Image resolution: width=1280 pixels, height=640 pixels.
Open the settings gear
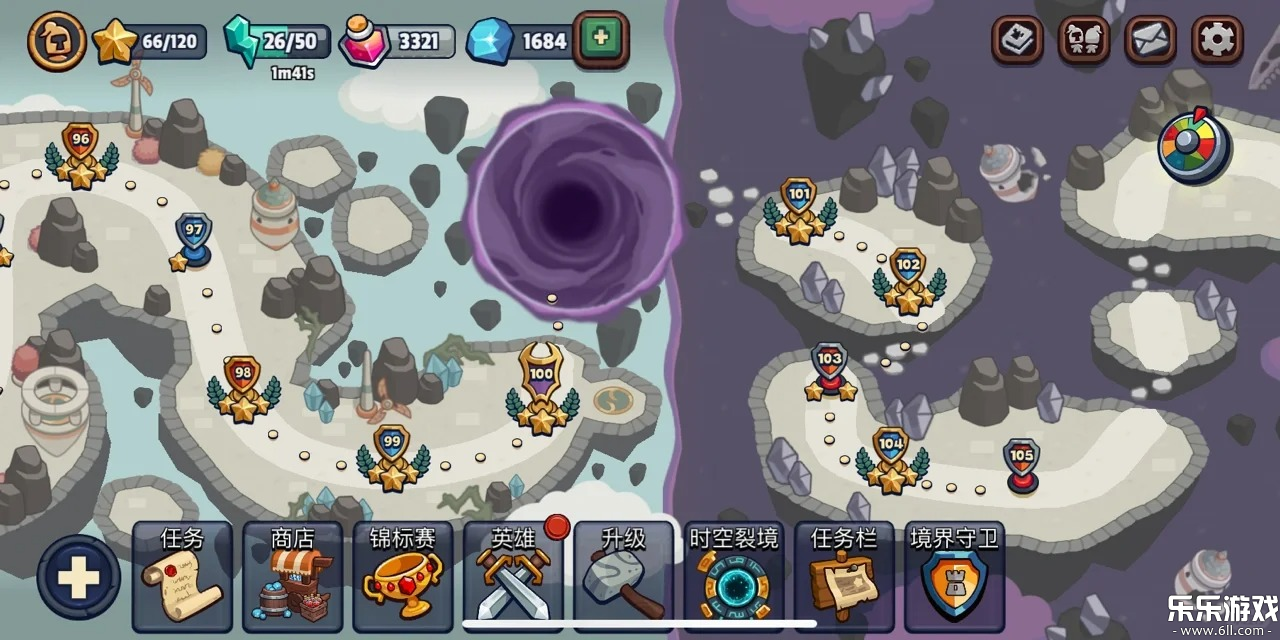coord(1217,40)
